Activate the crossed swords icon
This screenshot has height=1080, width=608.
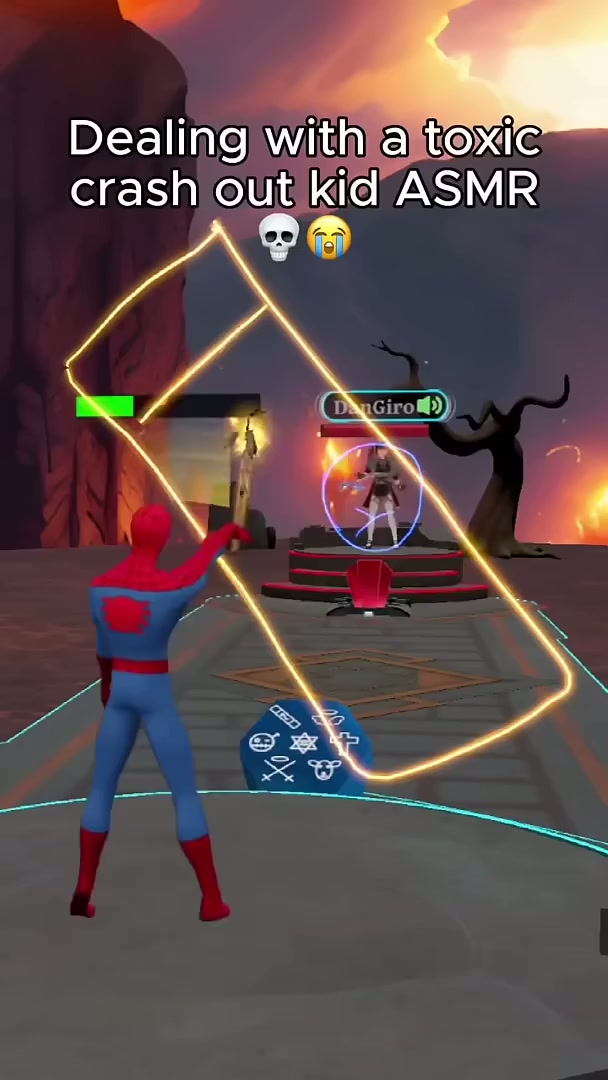click(x=279, y=770)
